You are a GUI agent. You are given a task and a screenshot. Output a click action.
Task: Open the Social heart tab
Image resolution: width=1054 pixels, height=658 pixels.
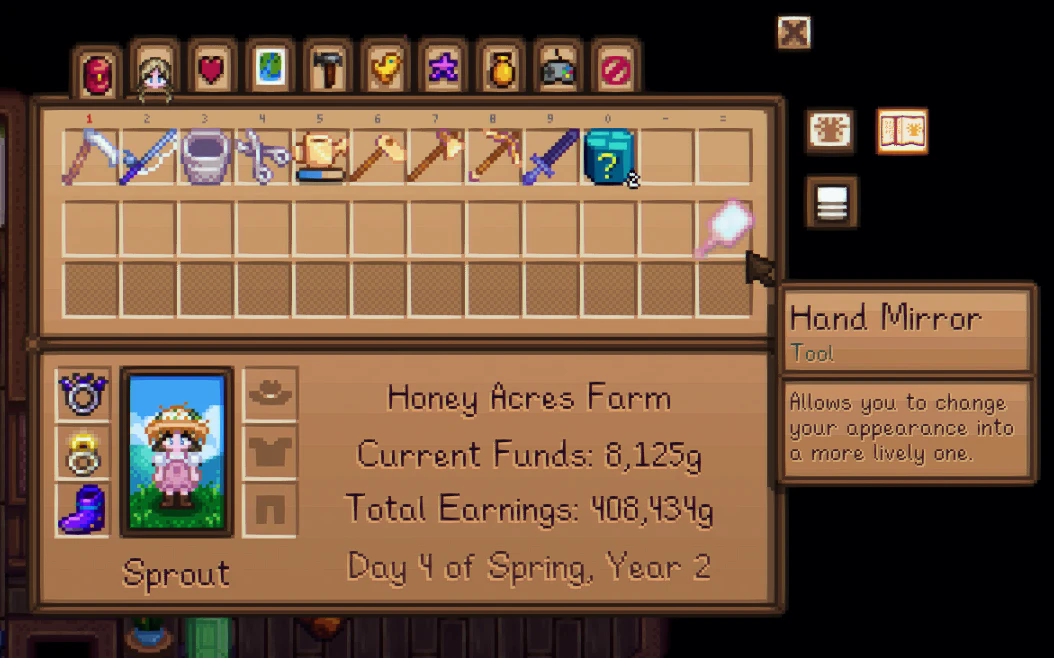[x=212, y=70]
